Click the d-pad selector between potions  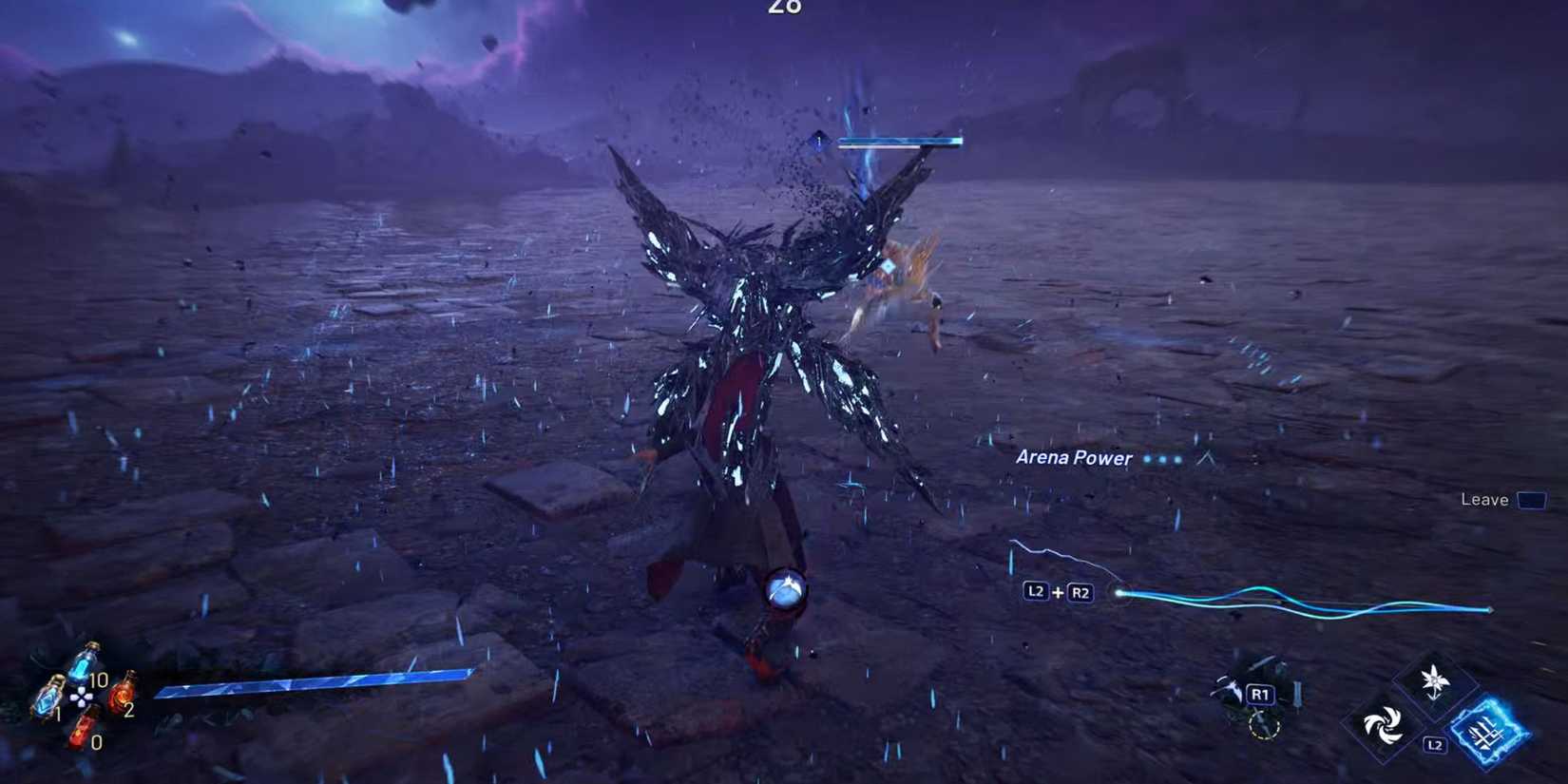click(81, 698)
